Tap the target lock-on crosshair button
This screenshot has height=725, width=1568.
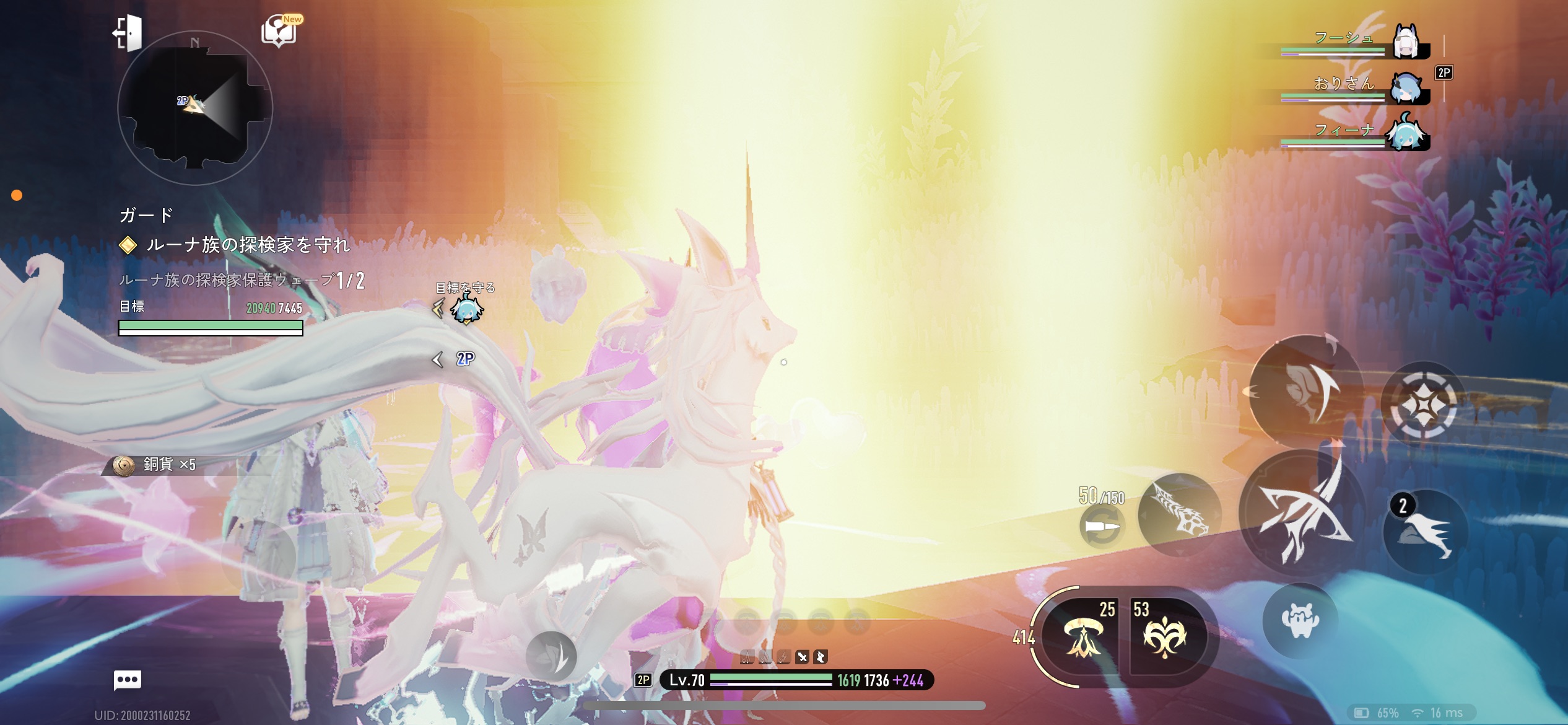pyautogui.click(x=1423, y=405)
